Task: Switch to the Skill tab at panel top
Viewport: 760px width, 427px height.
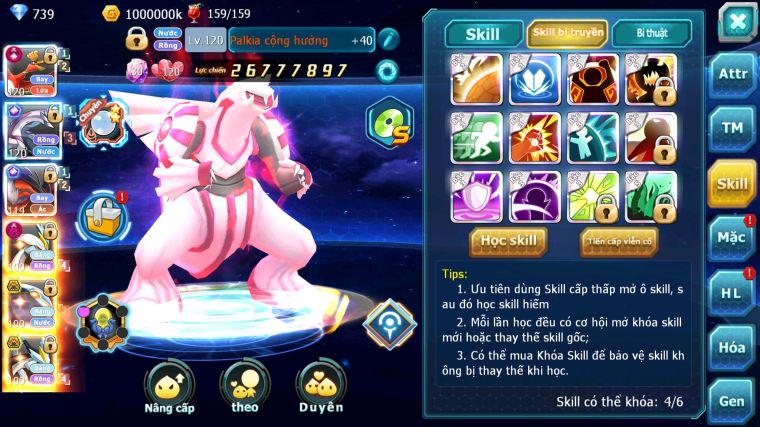Action: click(x=483, y=33)
